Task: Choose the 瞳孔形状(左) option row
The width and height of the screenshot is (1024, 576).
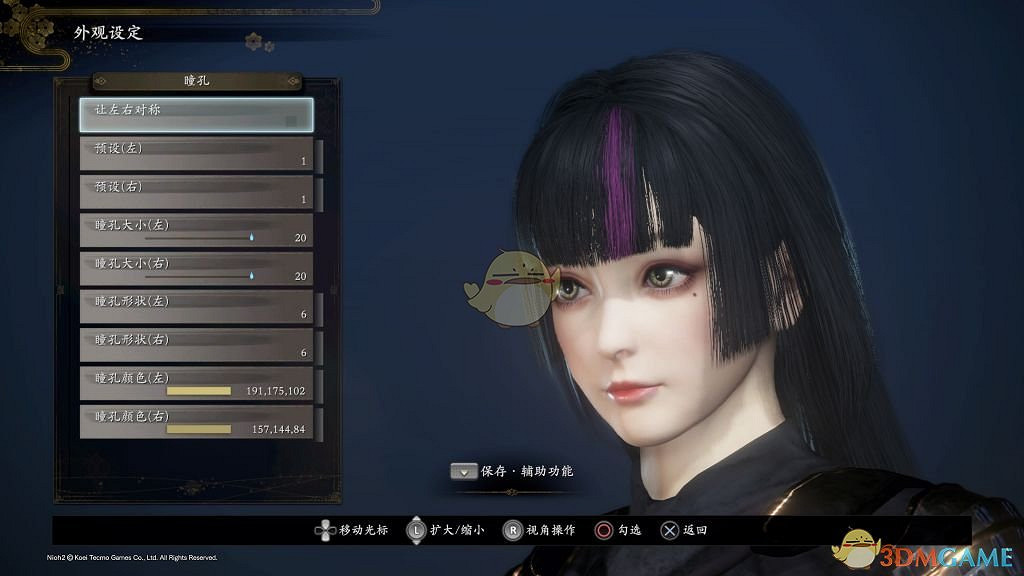Action: coord(196,307)
